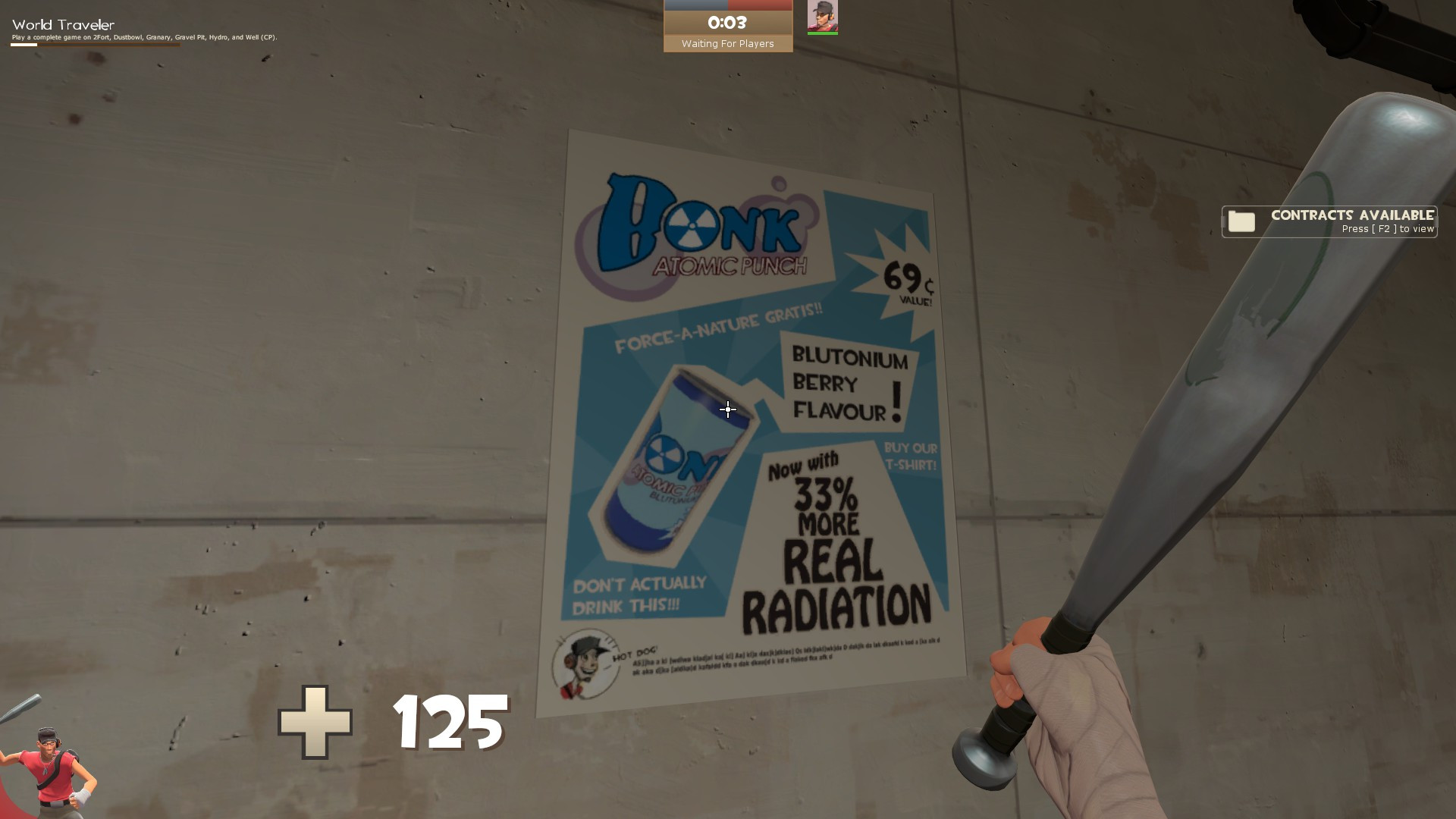
Task: Click the health bar below the player avatar
Action: pyautogui.click(x=824, y=33)
